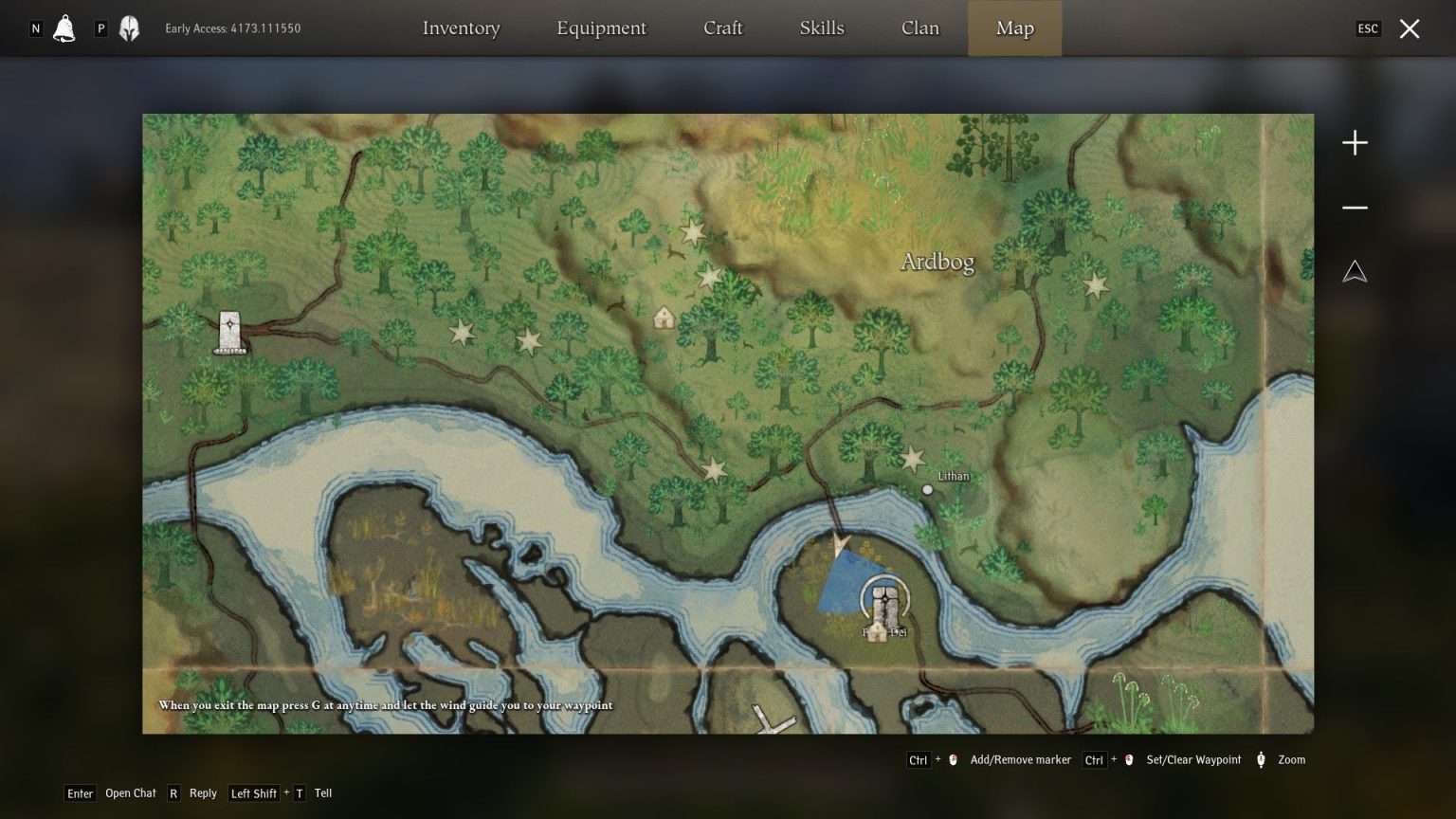Zoom in using the plus icon
The image size is (1456, 819).
(1355, 142)
